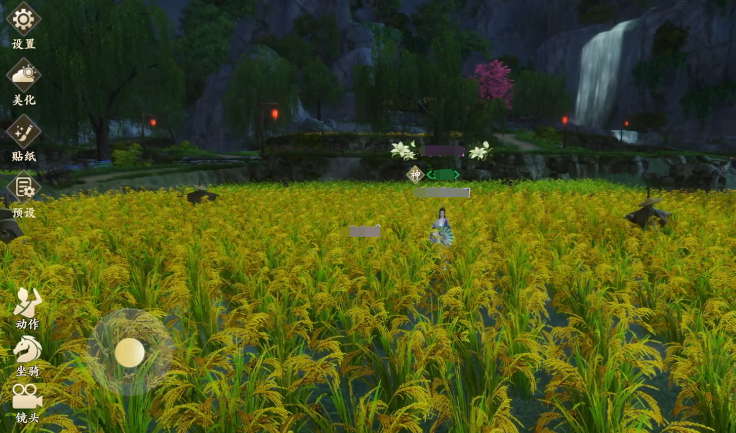This screenshot has height=433, width=736.
Task: Open the 贴纸 stickers panel
Action: [x=23, y=131]
